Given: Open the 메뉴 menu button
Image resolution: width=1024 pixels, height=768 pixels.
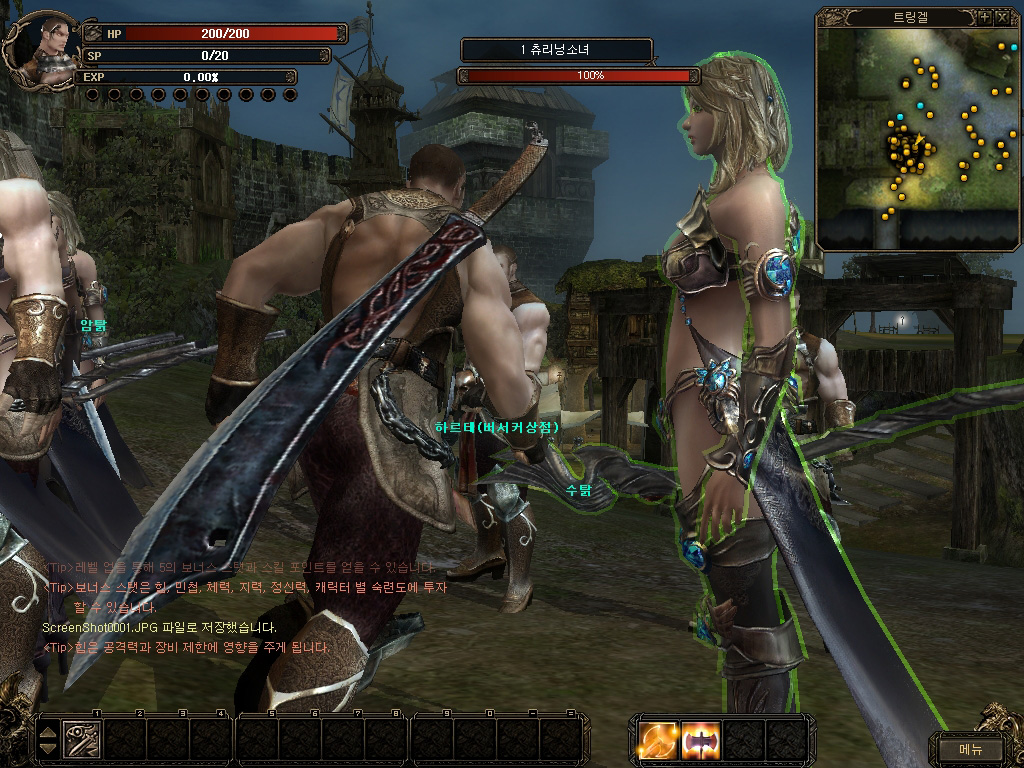Looking at the screenshot, I should pos(970,748).
